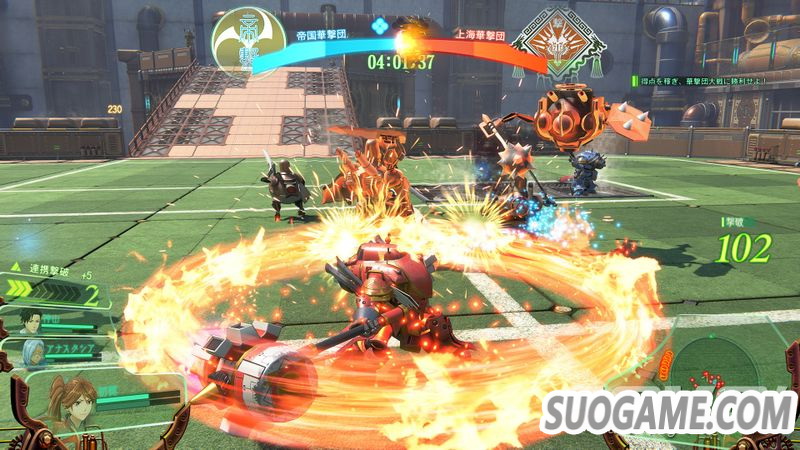Select the dark-haired party member portrait
The height and width of the screenshot is (450, 800).
click(x=36, y=323)
